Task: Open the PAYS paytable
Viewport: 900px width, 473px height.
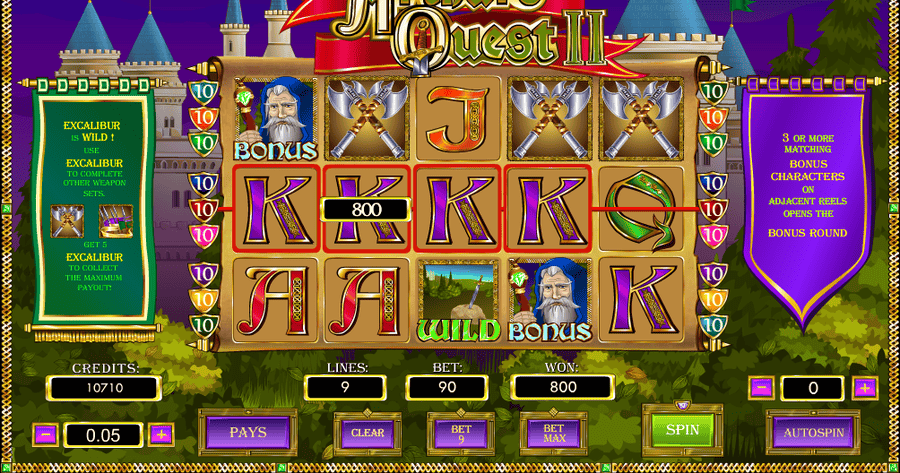Action: pos(247,434)
